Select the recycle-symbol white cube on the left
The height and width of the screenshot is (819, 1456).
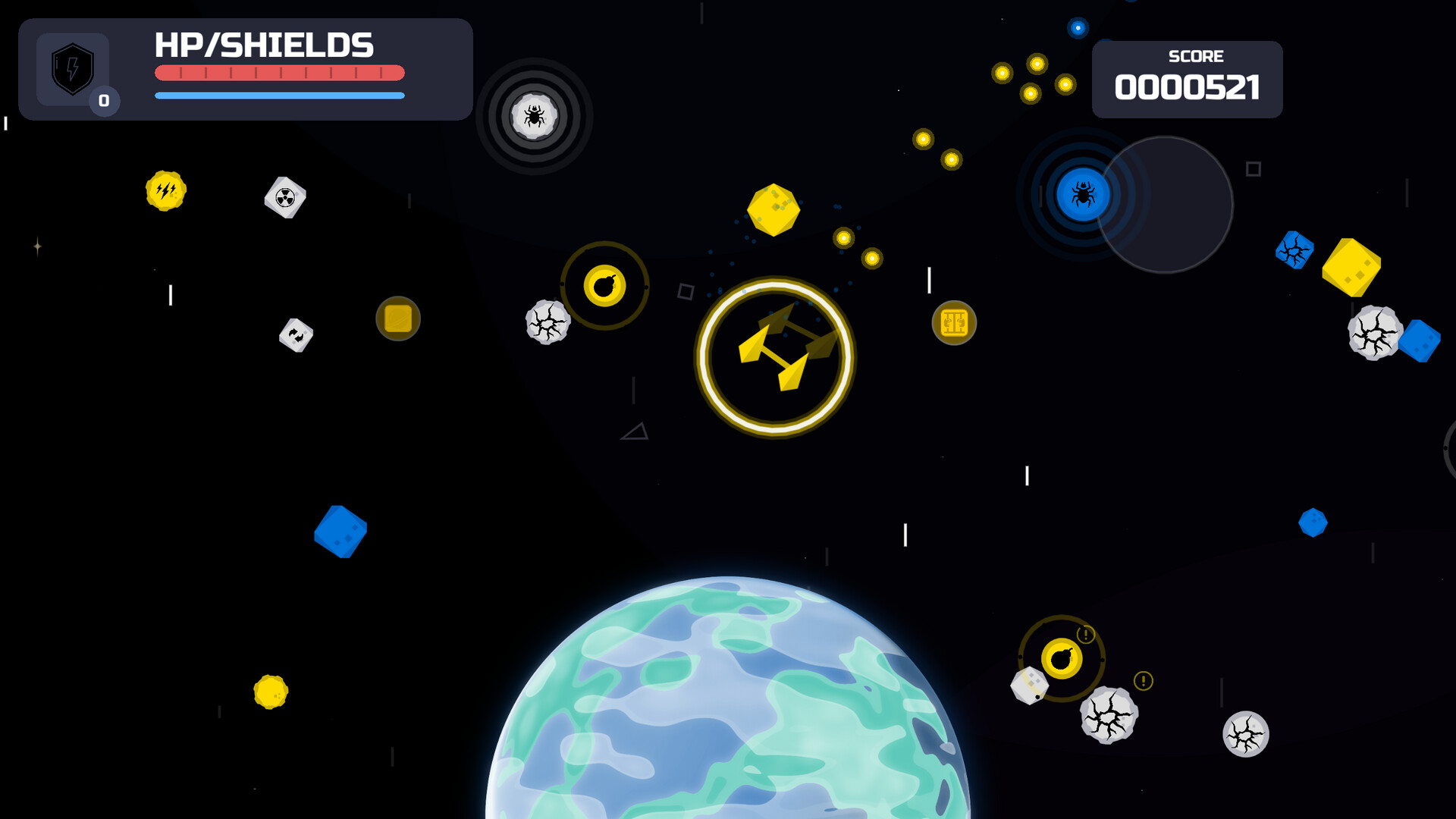point(295,335)
